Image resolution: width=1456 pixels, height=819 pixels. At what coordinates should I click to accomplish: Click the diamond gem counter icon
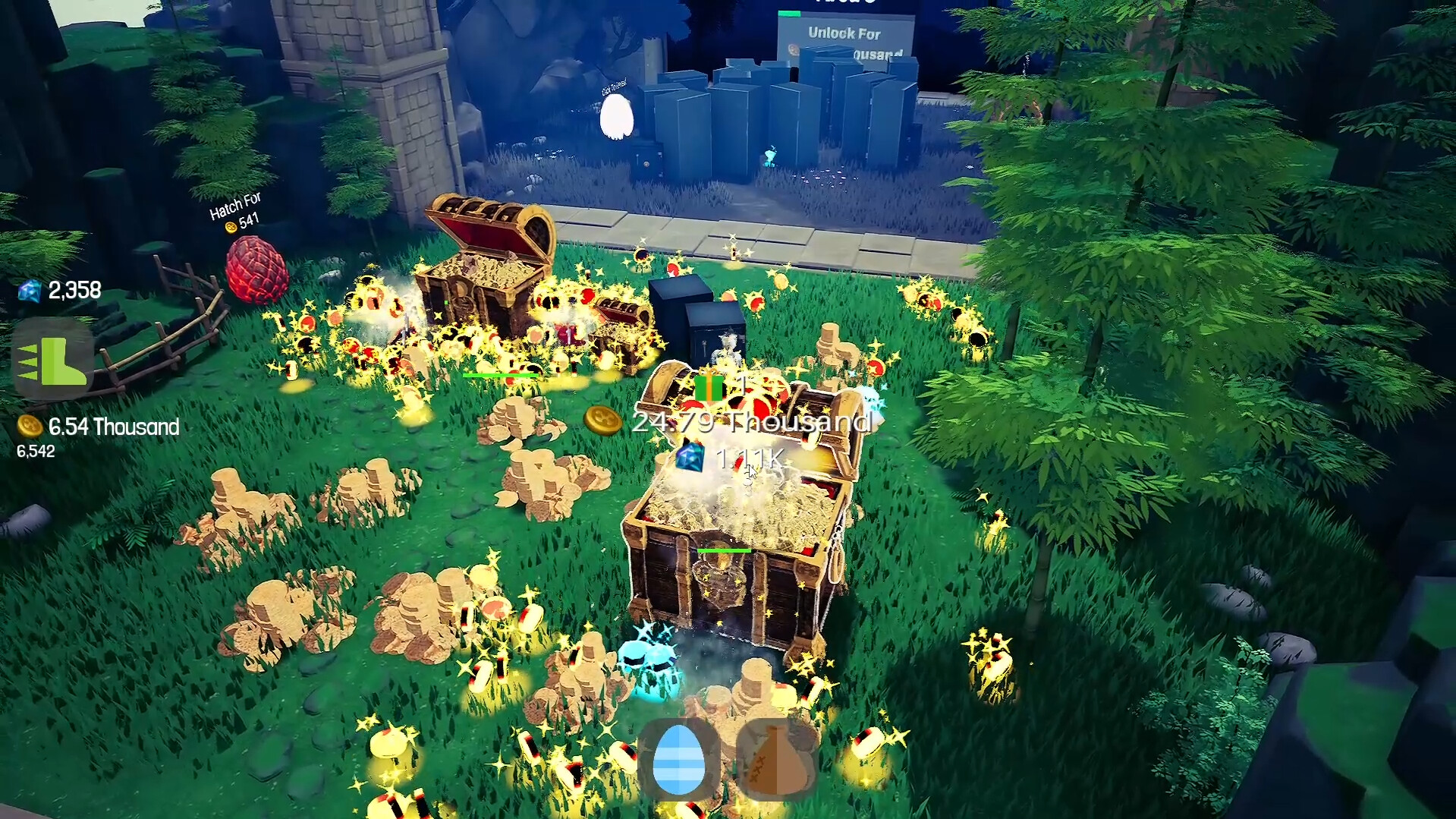28,291
